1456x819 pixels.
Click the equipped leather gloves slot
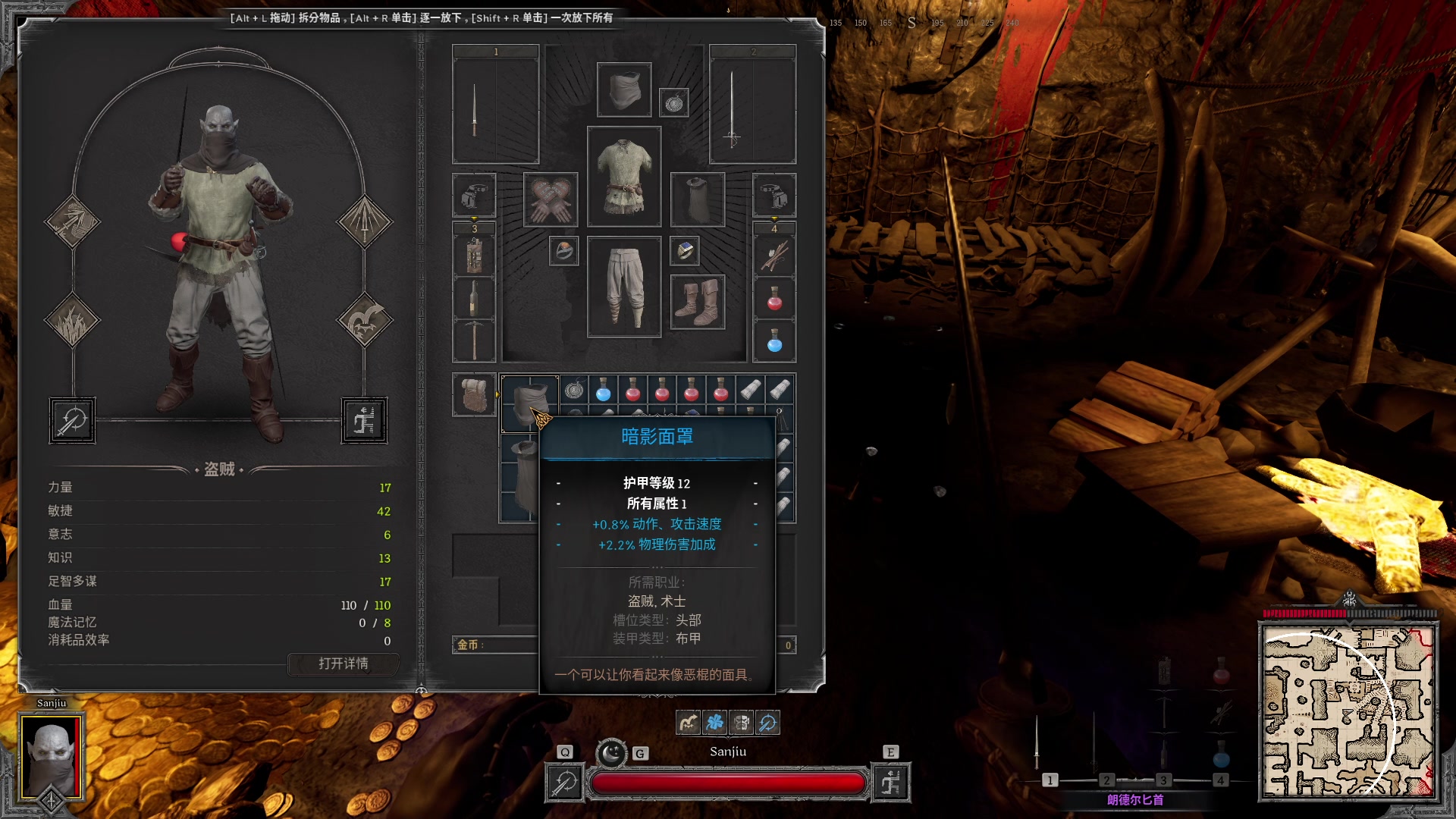click(551, 199)
